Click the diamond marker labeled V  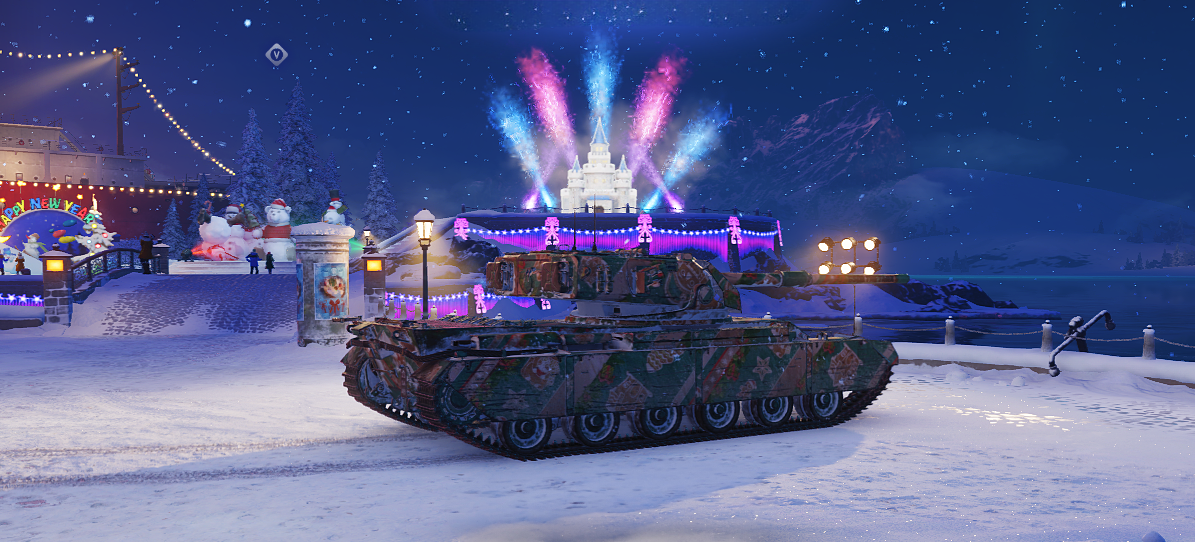pos(276,55)
